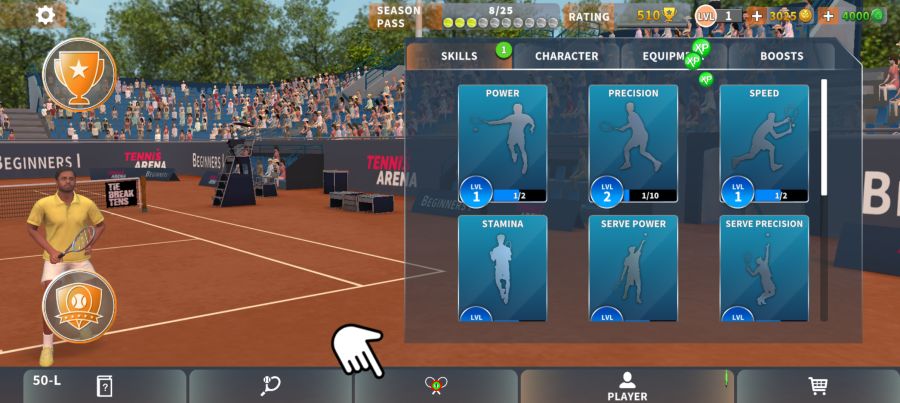Open the Character tab

coord(566,56)
